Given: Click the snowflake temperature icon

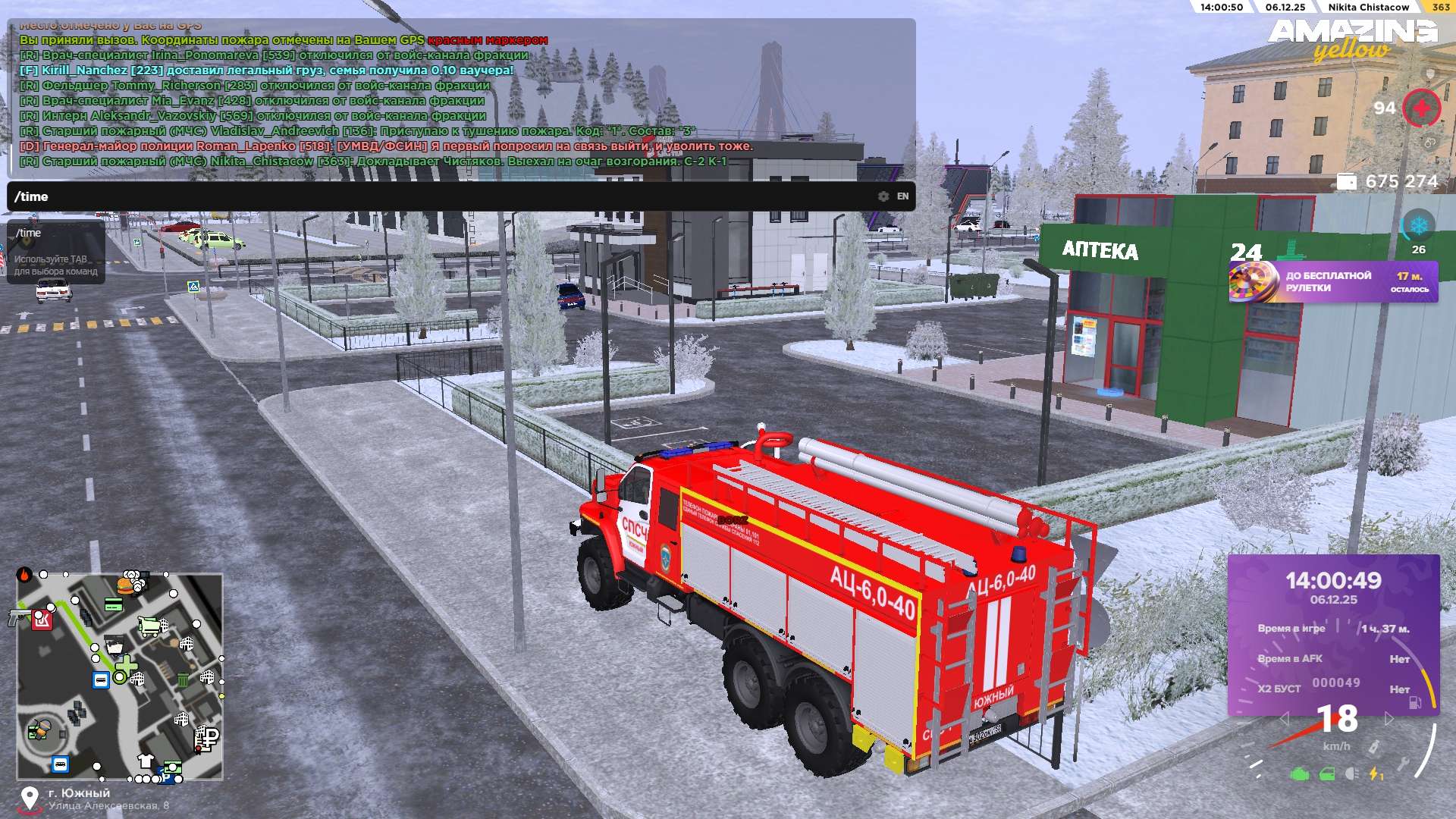Looking at the screenshot, I should pyautogui.click(x=1418, y=226).
